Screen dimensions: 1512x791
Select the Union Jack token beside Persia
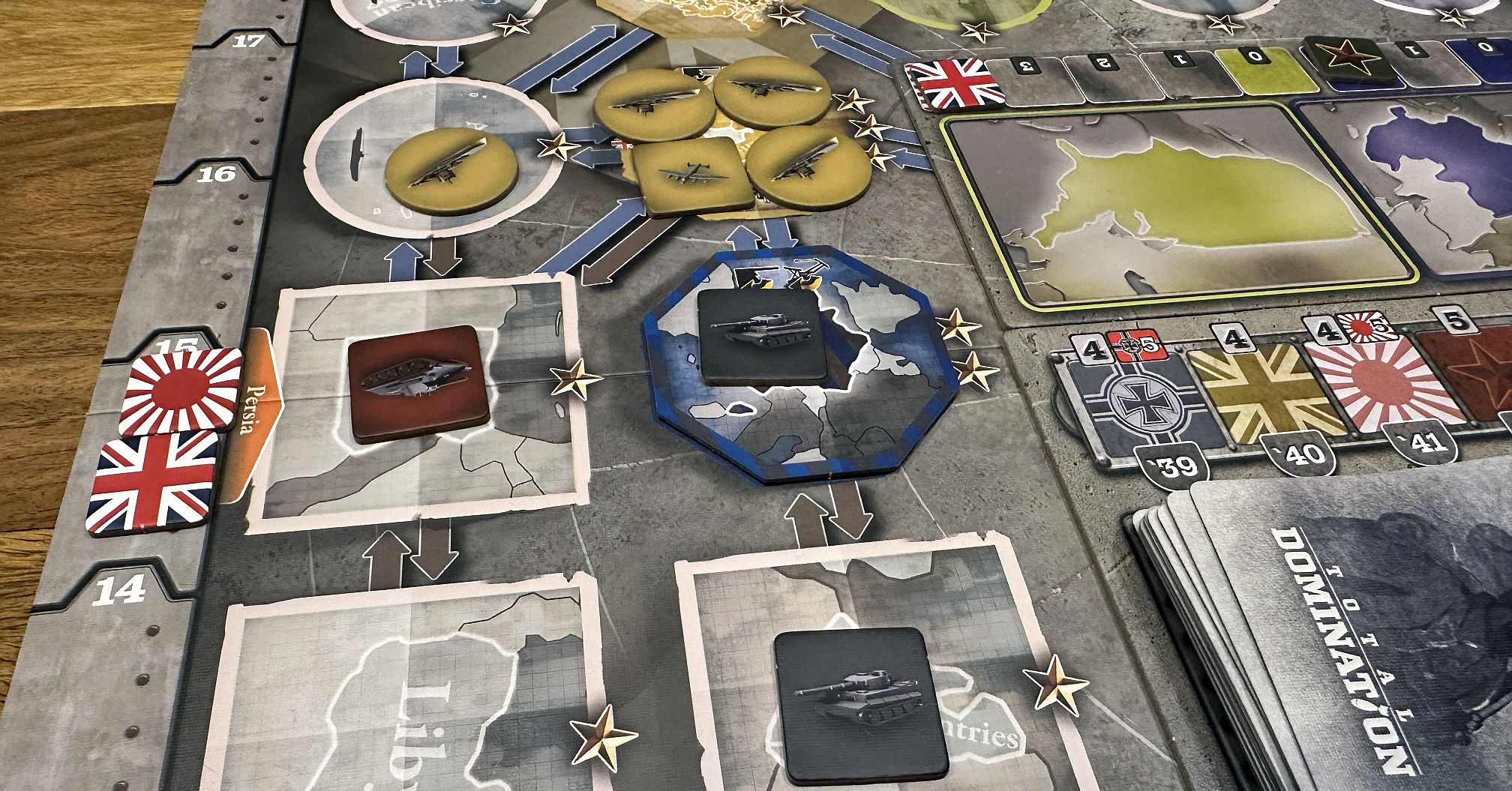point(152,481)
